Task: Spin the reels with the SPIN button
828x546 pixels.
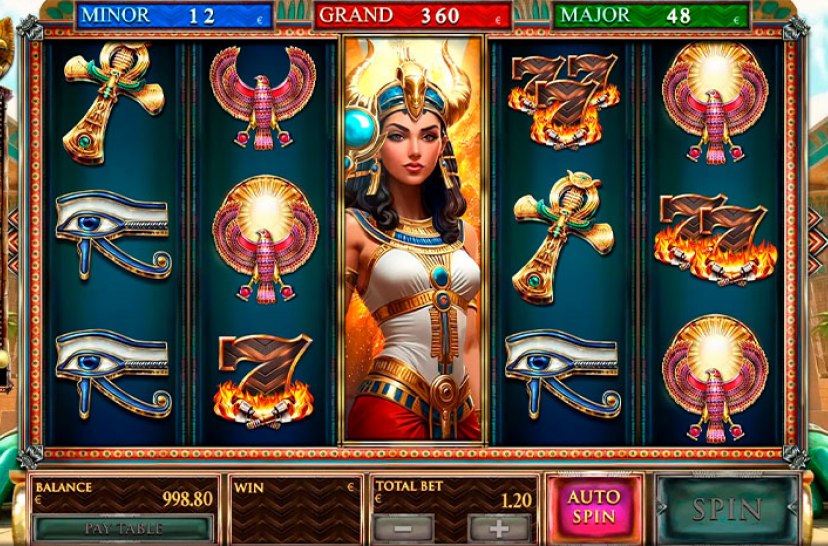Action: pos(727,509)
